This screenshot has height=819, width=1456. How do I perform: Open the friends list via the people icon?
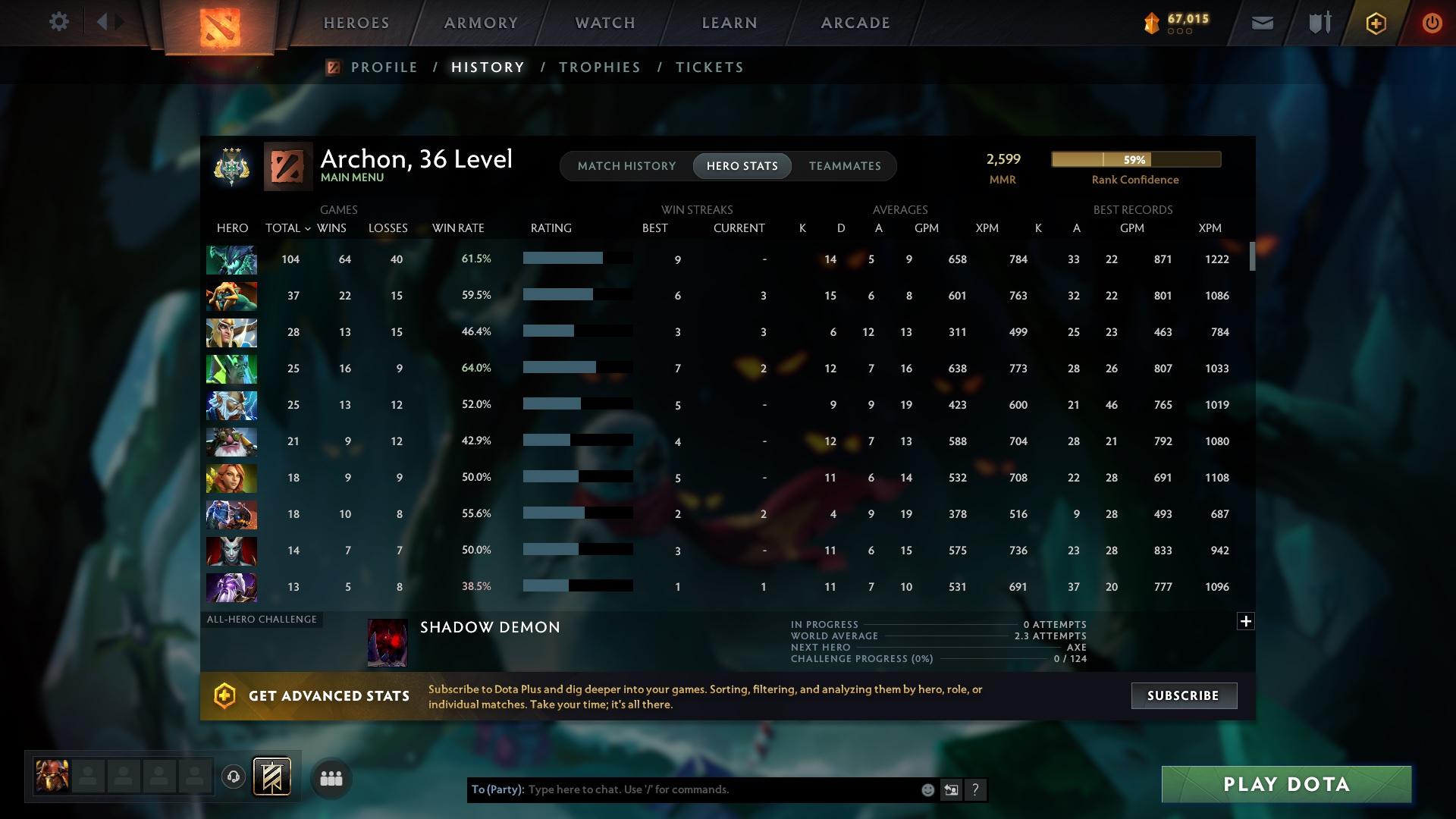tap(331, 777)
